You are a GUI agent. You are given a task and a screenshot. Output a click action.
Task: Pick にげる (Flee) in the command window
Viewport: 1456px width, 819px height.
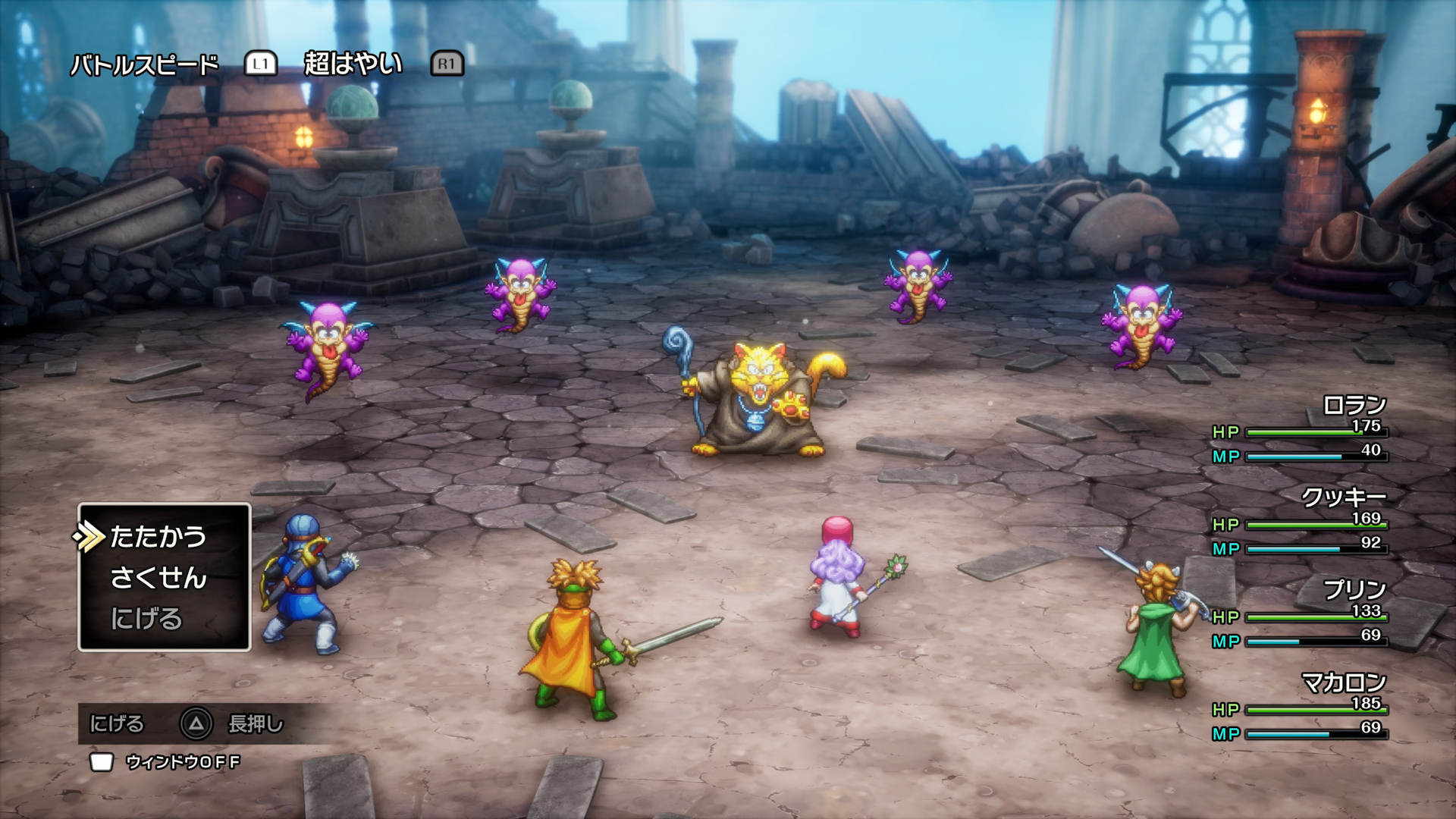click(146, 619)
